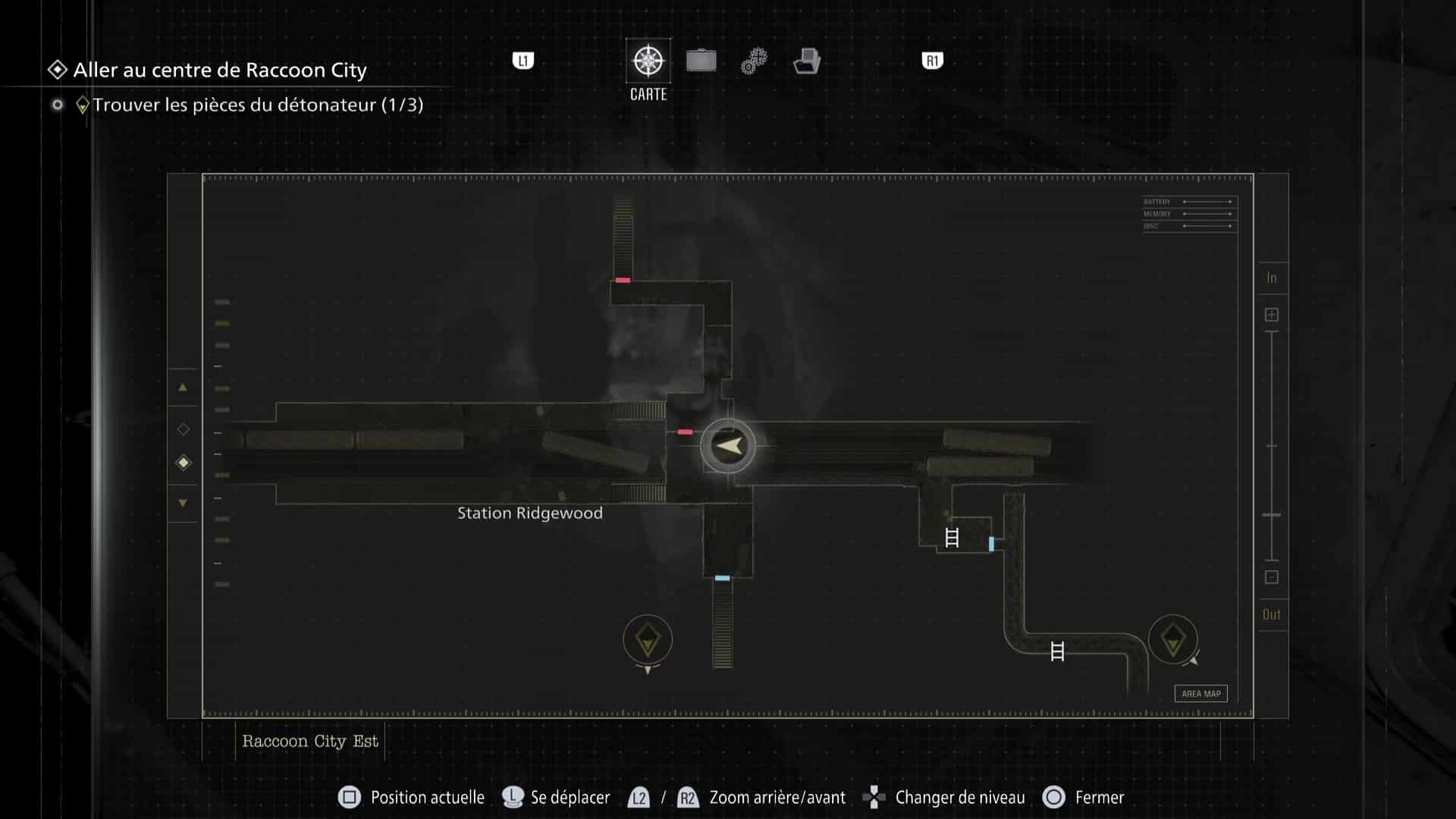Select the Raccoon City Est tab

(309, 741)
